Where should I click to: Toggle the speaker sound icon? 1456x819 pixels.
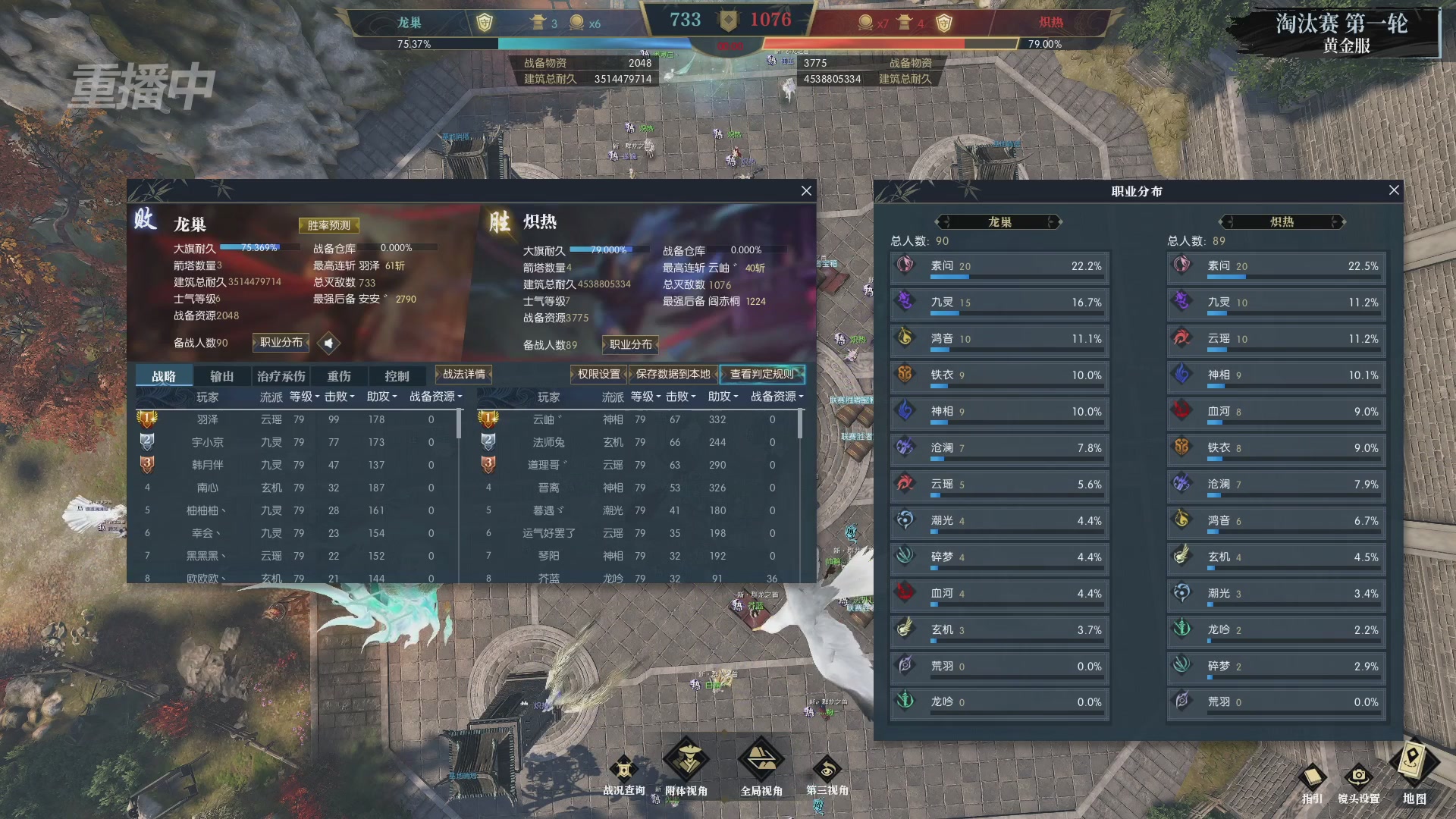328,344
